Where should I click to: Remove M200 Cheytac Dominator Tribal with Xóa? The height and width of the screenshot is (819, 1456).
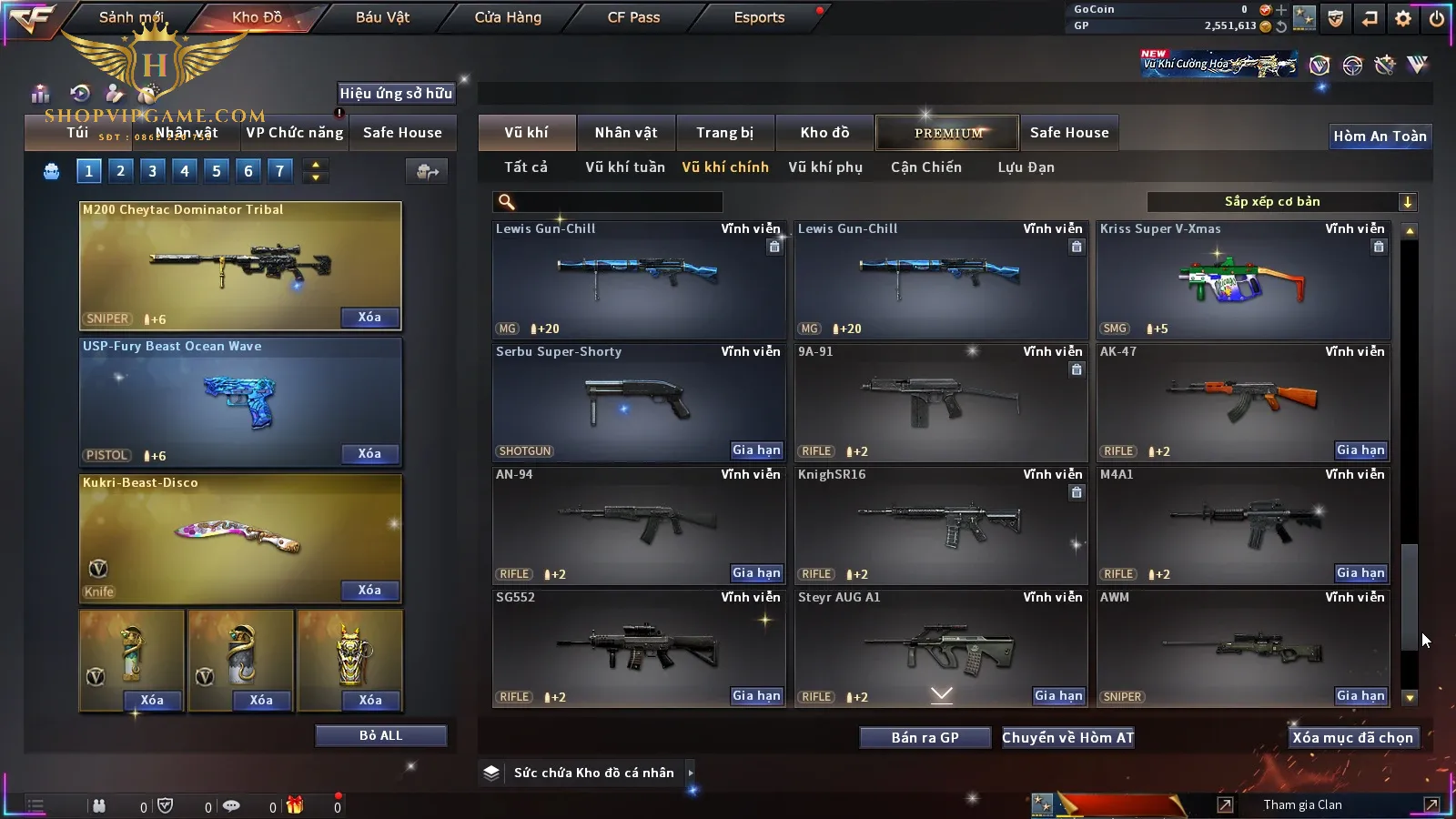pos(369,318)
